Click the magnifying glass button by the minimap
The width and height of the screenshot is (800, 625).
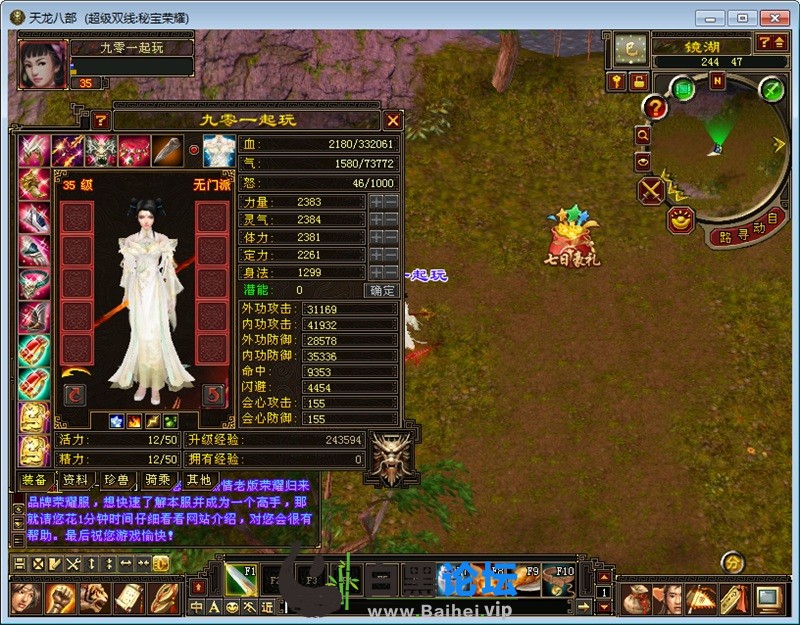[x=642, y=135]
